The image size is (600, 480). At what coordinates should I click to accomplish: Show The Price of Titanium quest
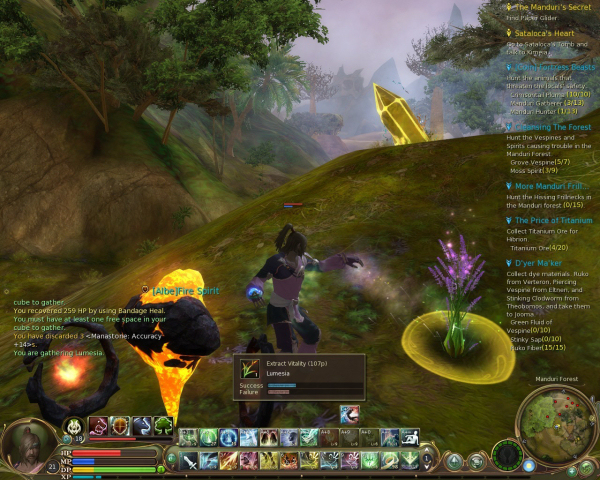553,220
